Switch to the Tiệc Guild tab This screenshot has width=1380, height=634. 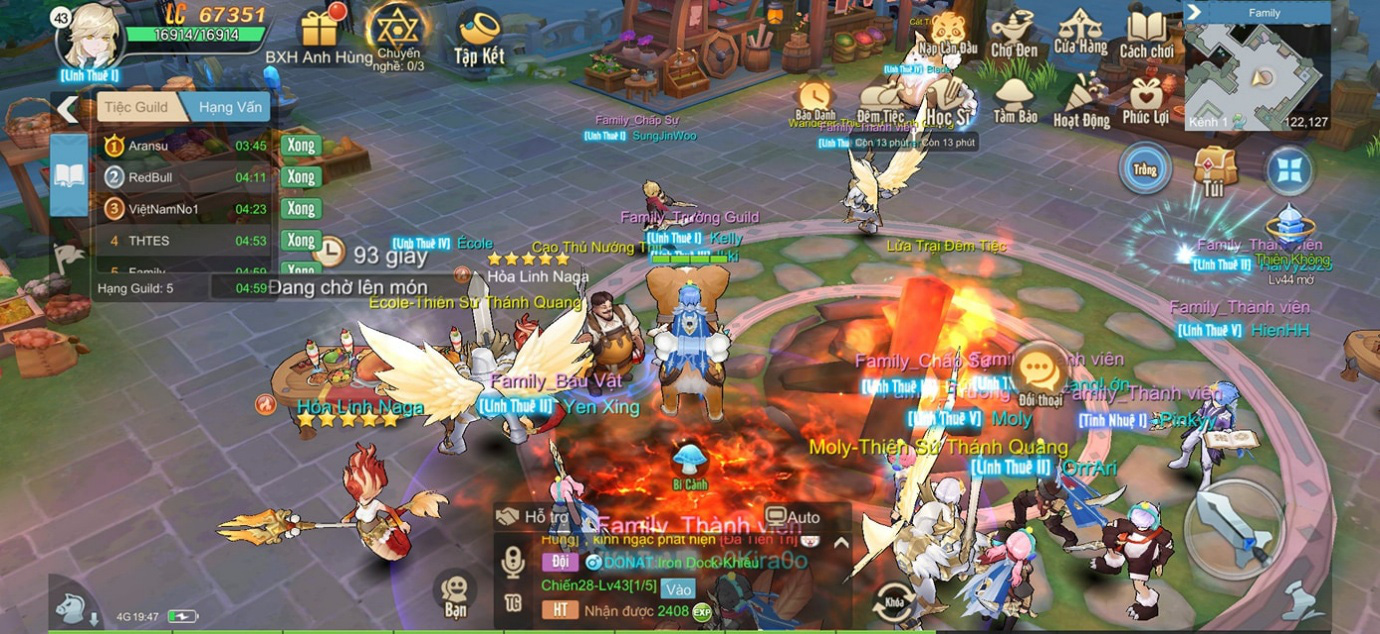tap(137, 108)
